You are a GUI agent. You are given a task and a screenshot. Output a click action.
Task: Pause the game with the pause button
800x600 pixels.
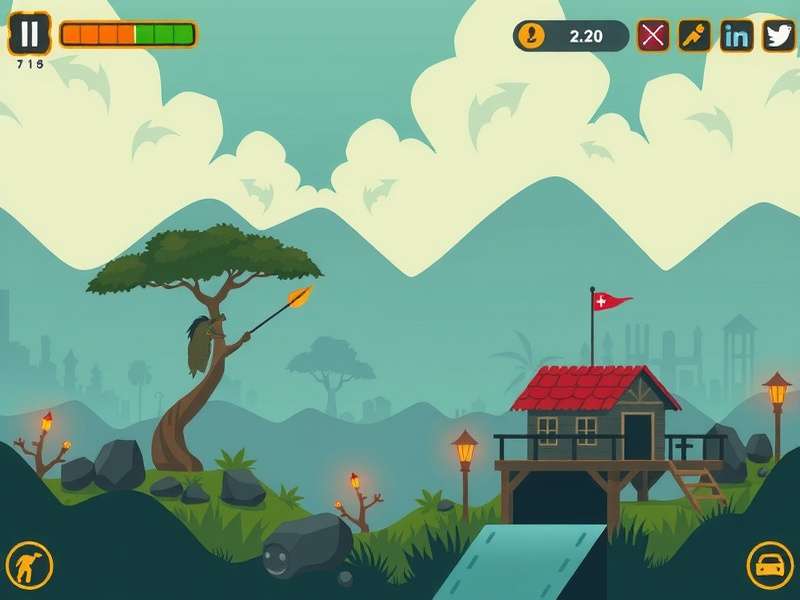click(30, 34)
